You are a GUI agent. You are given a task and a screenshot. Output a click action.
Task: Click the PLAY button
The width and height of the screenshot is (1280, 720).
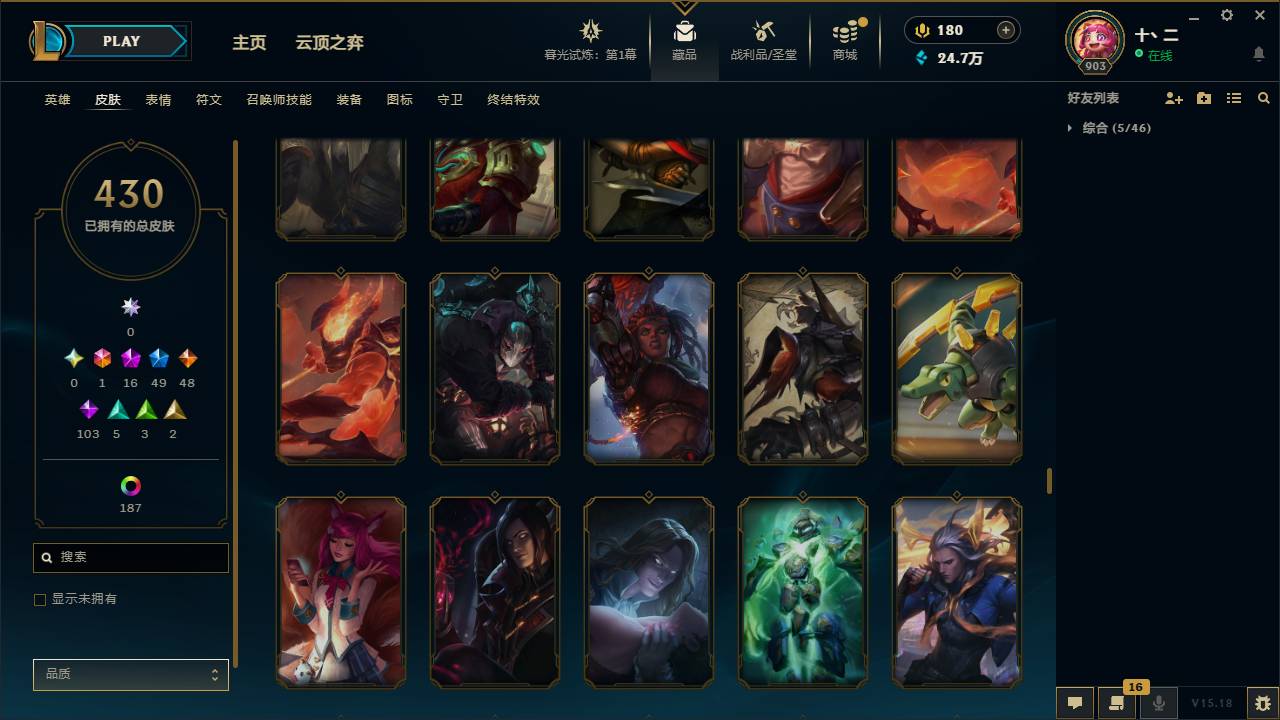[121, 41]
